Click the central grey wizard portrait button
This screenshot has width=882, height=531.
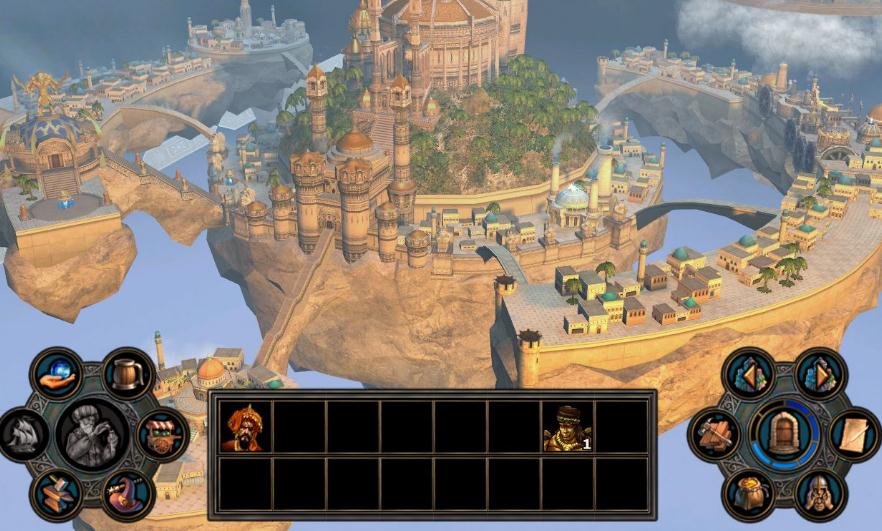pyautogui.click(x=92, y=434)
